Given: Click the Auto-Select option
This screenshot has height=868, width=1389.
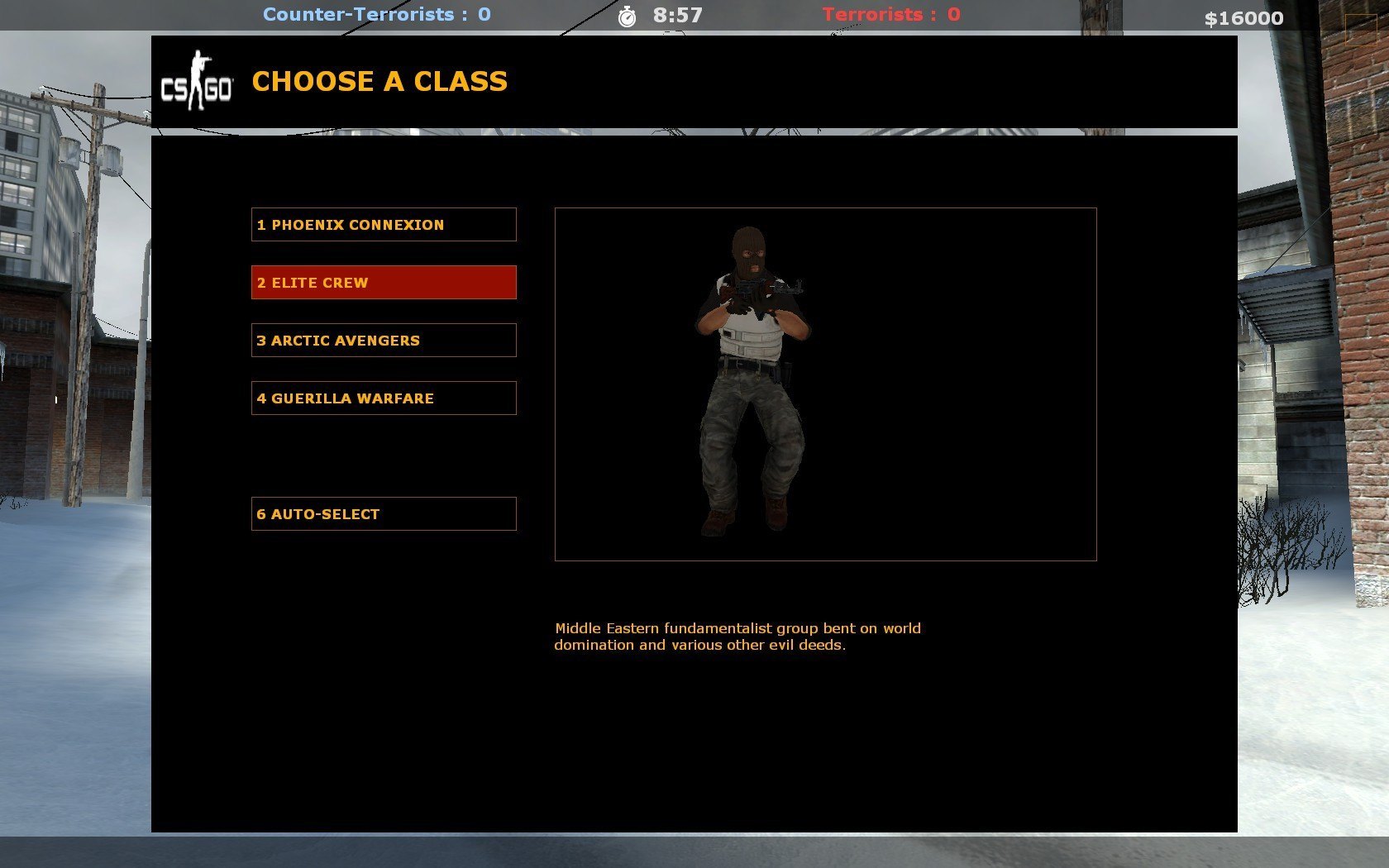Looking at the screenshot, I should click(x=384, y=514).
